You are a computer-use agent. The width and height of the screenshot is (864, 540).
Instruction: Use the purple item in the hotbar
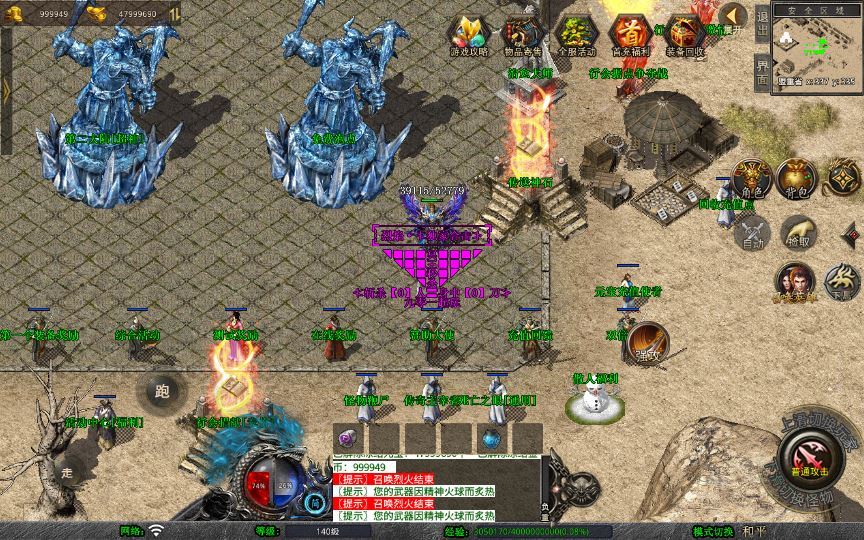click(x=348, y=438)
